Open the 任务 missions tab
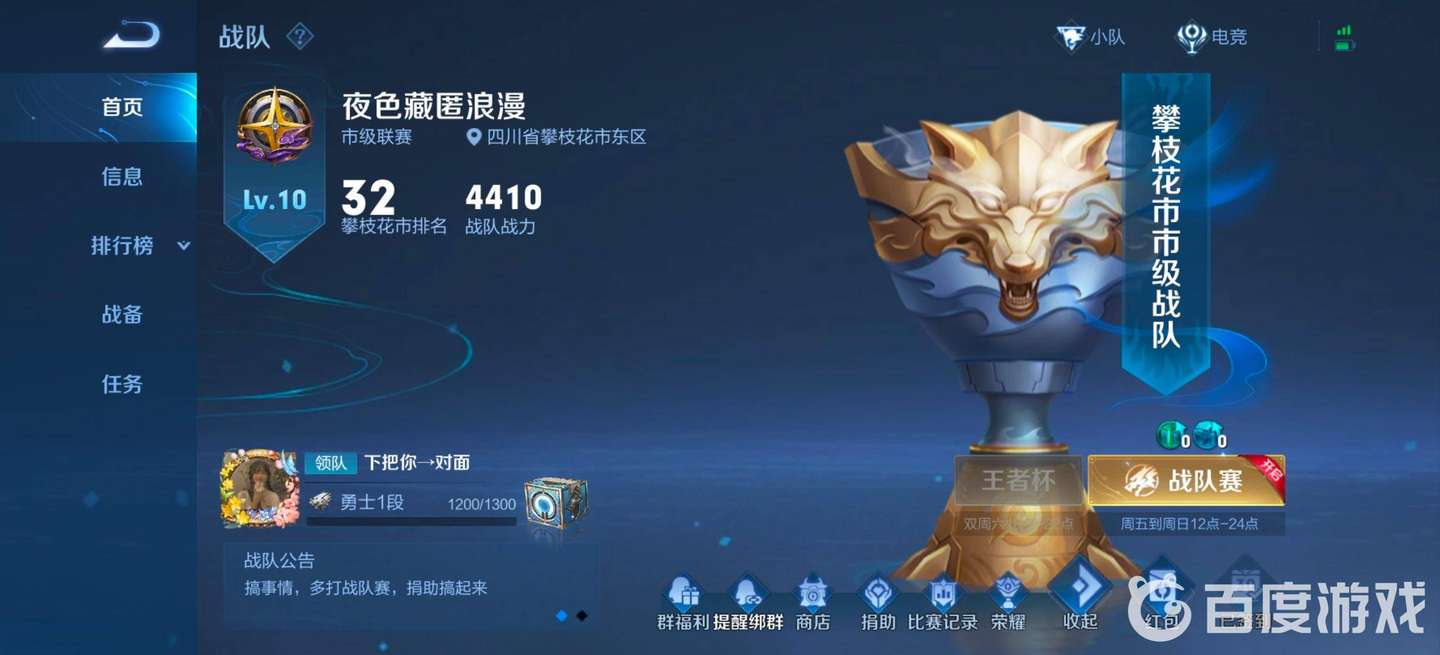 (122, 384)
